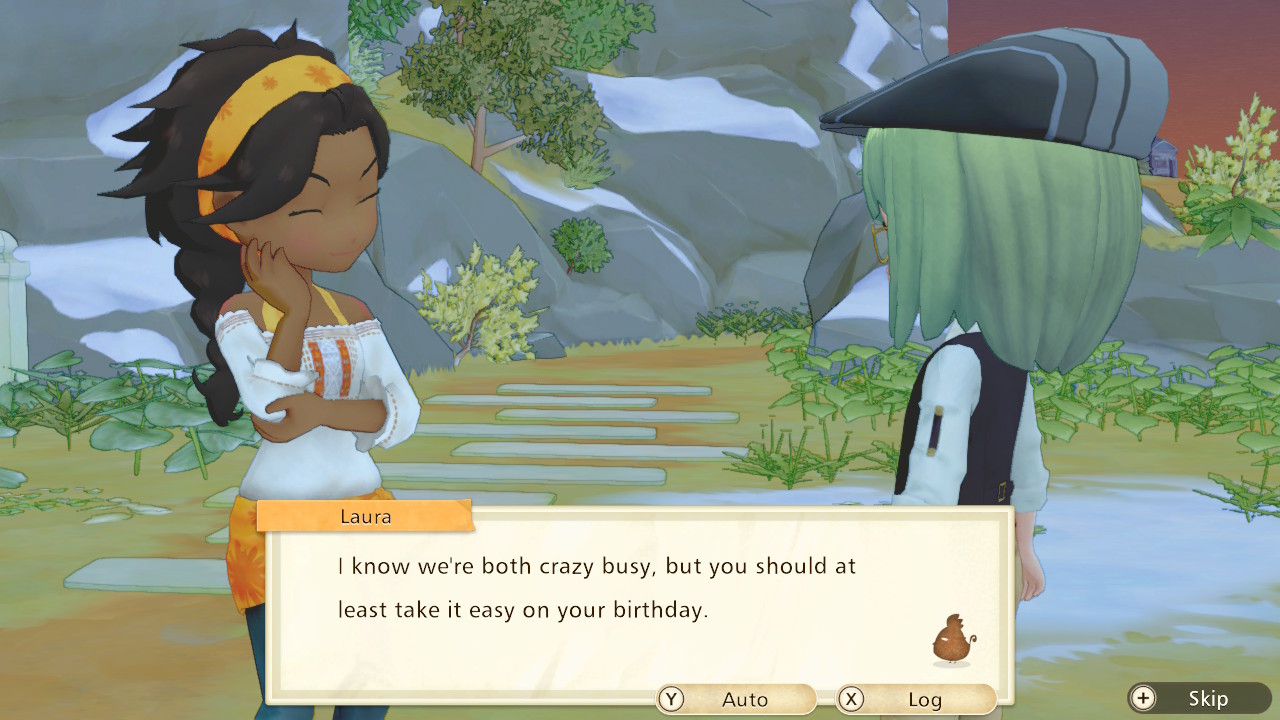Enable Auto dialogue advance

pos(735,699)
